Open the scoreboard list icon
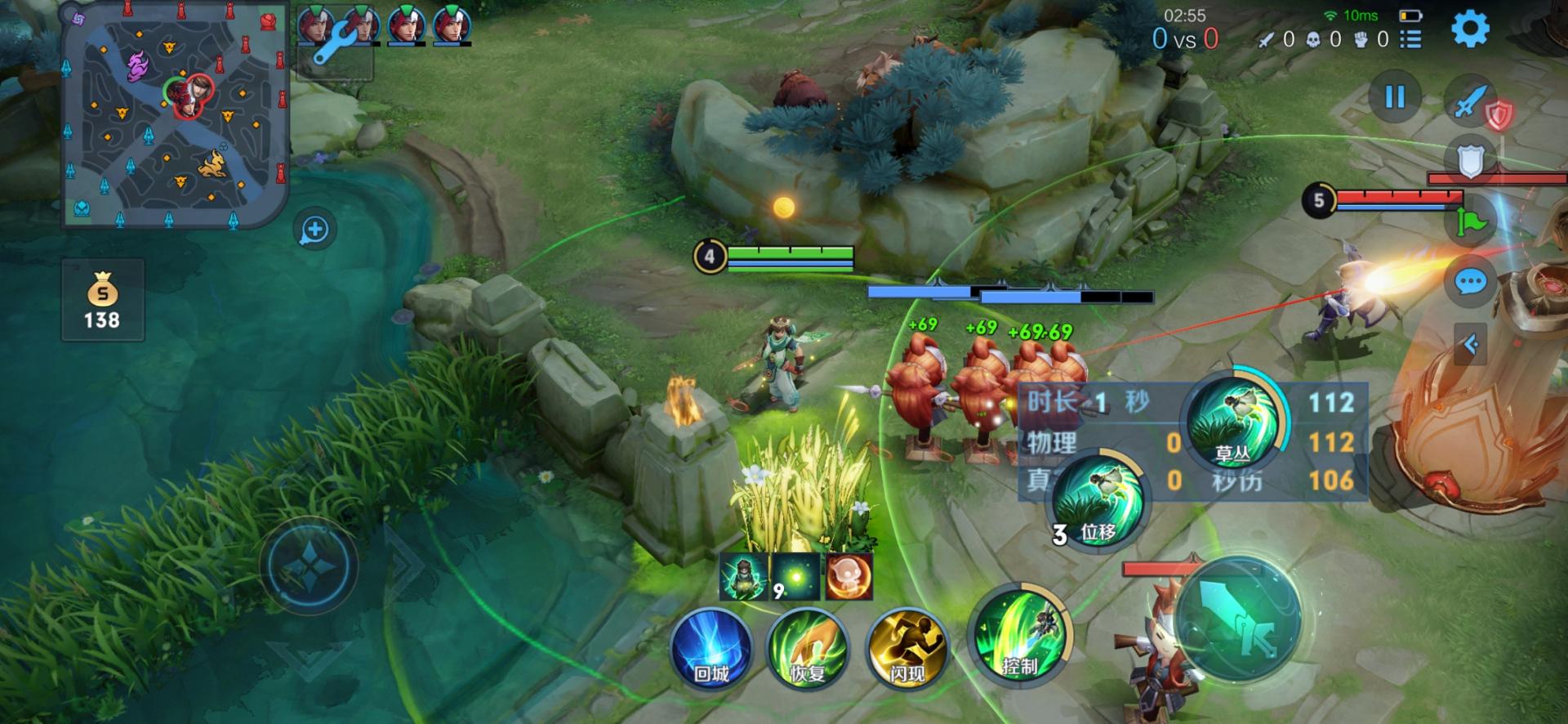 pos(1410,39)
